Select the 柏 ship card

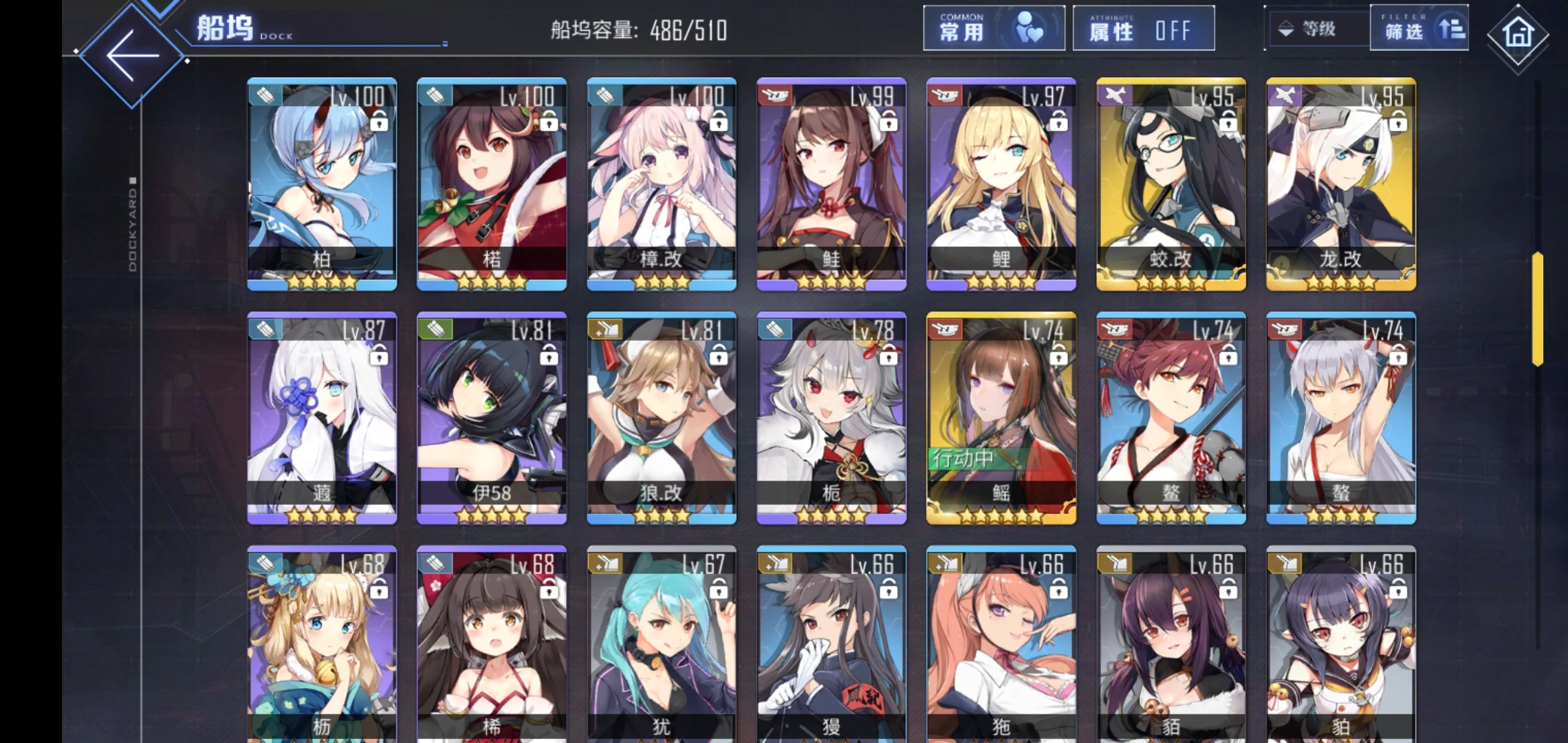click(322, 184)
